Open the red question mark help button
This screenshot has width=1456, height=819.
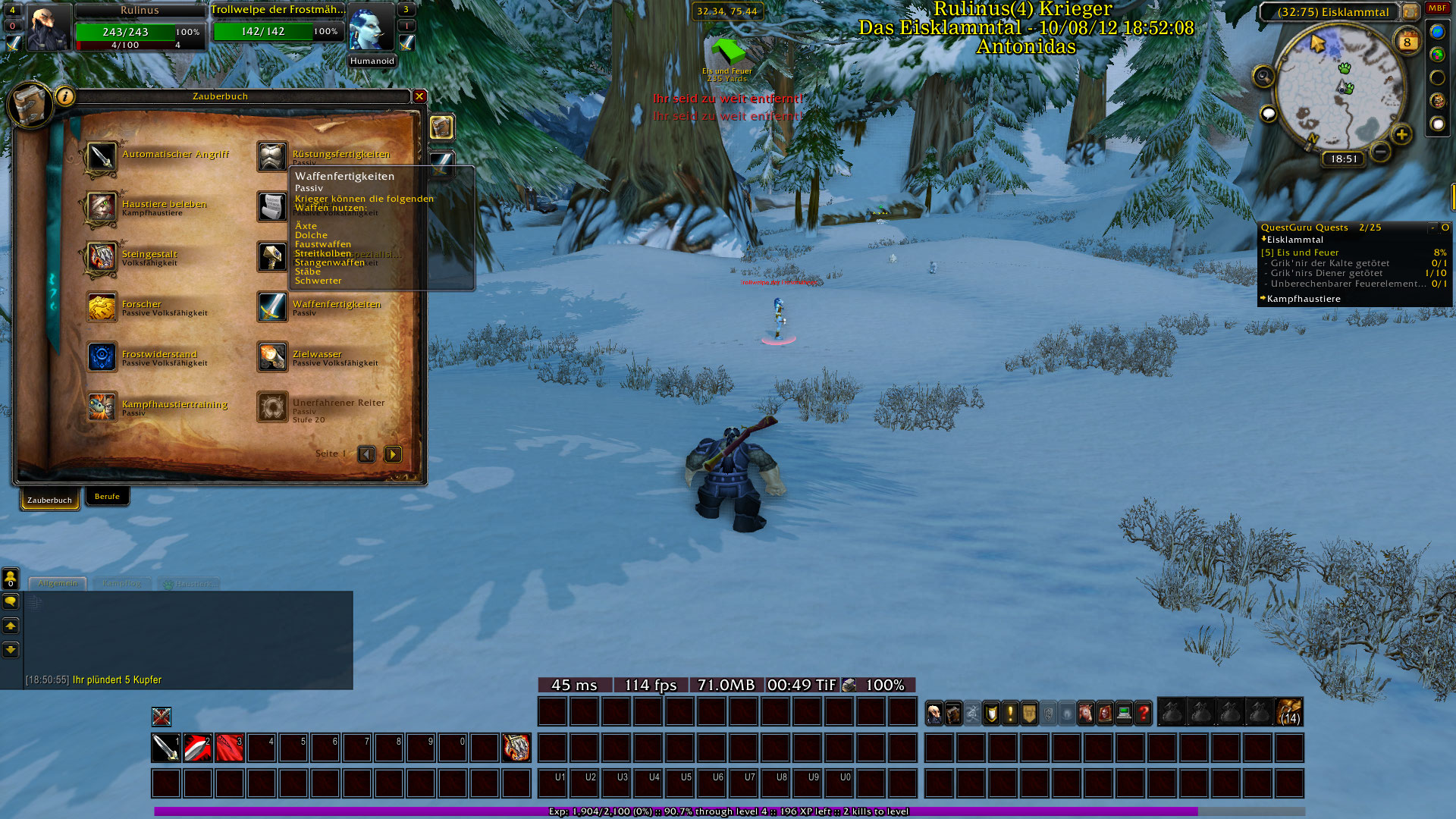[1143, 714]
